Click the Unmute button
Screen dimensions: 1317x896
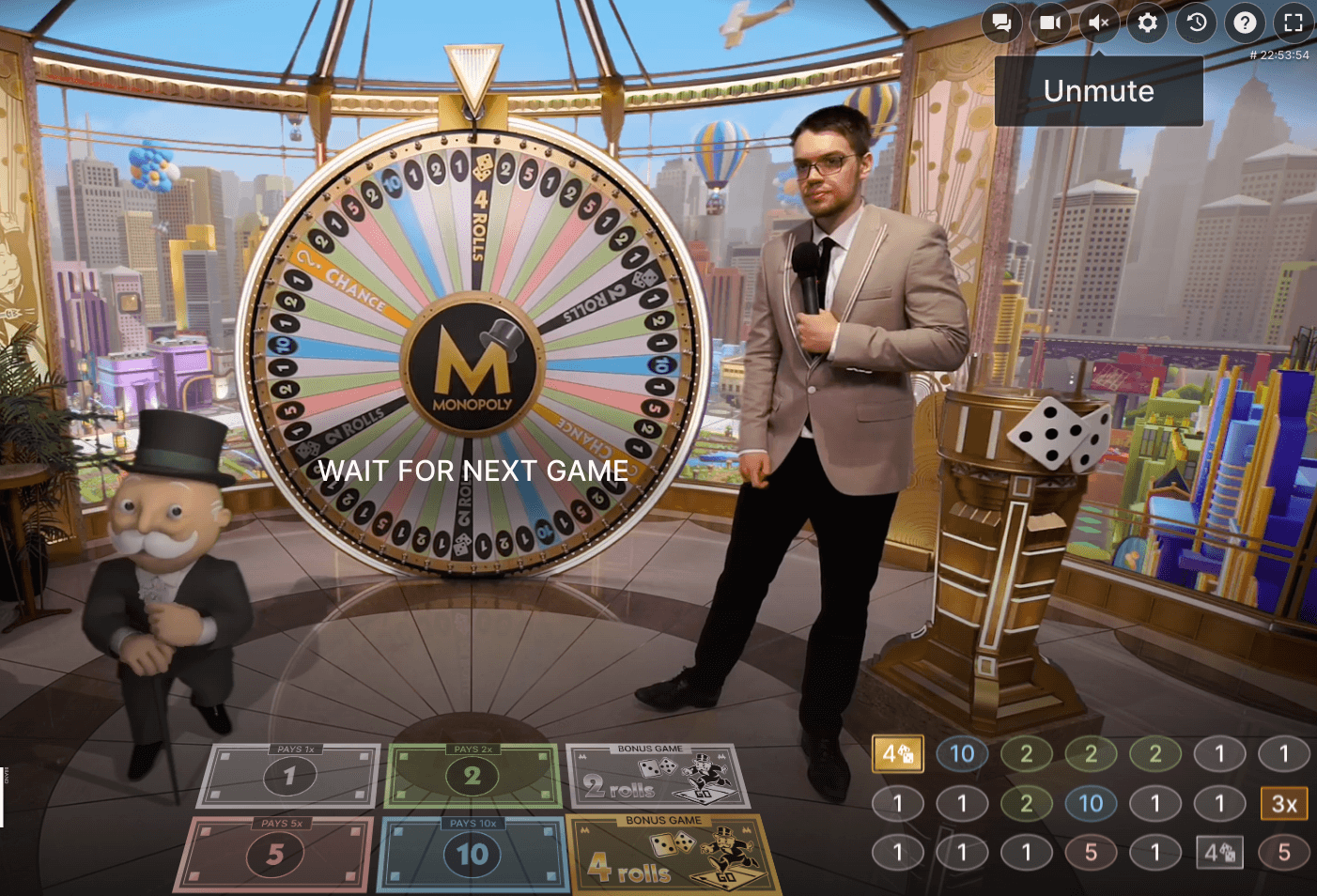coord(1098,91)
